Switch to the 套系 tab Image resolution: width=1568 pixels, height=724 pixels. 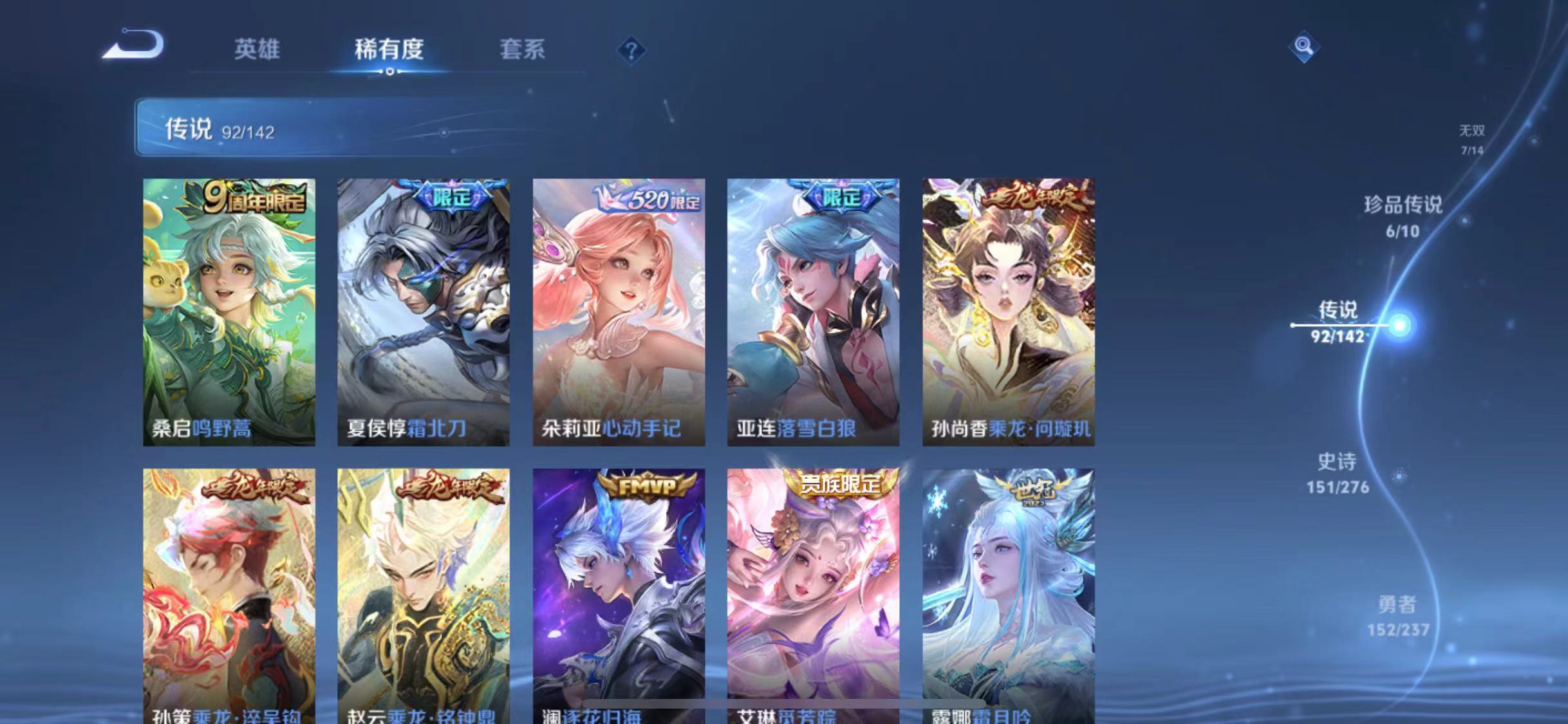(x=524, y=50)
